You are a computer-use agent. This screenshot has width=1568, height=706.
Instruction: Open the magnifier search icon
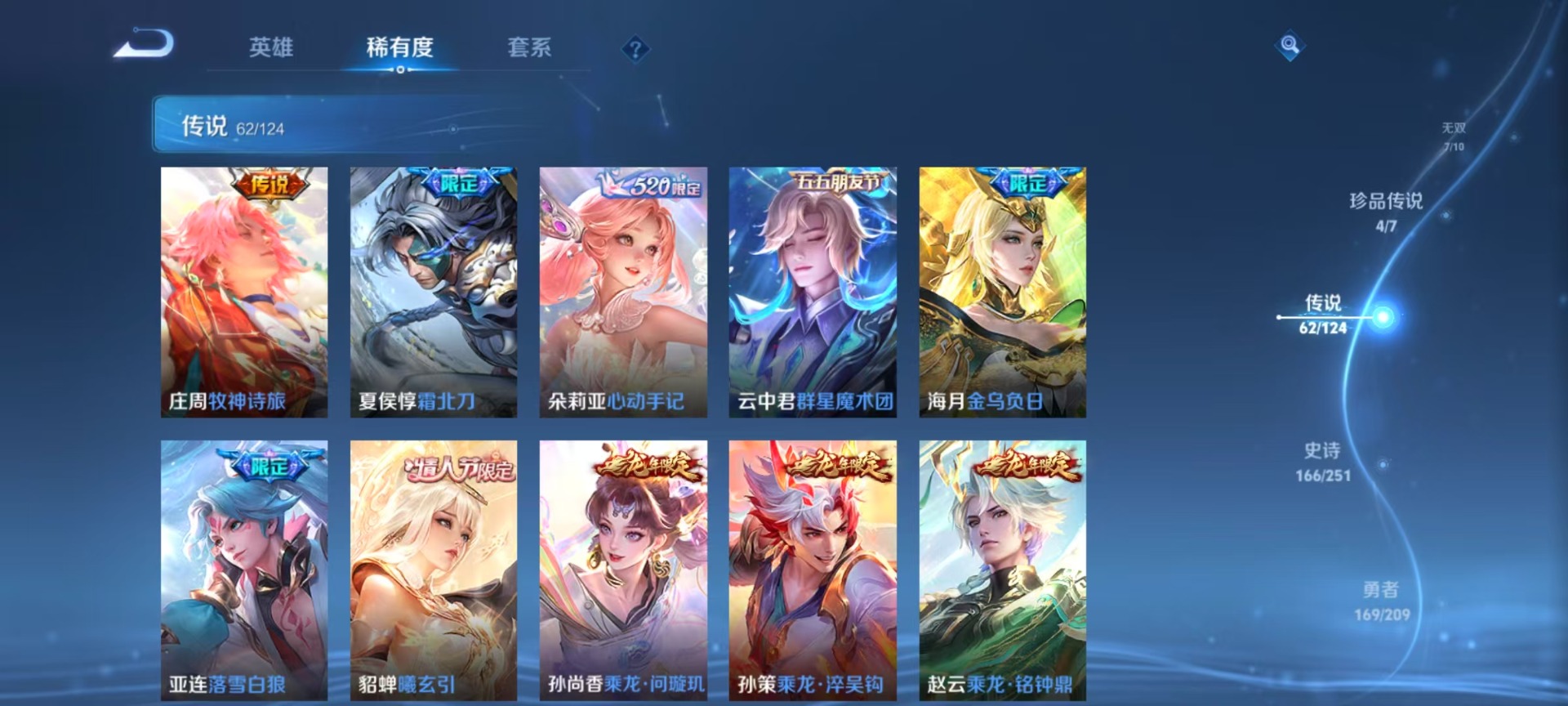tap(1290, 45)
